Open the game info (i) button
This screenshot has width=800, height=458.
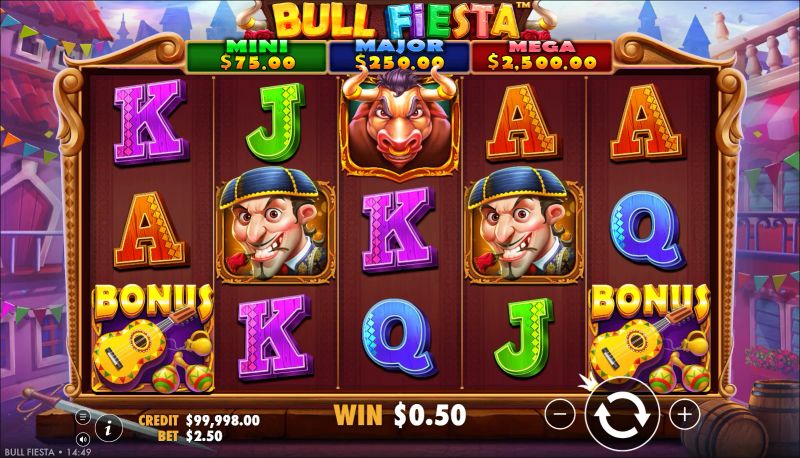[109, 426]
